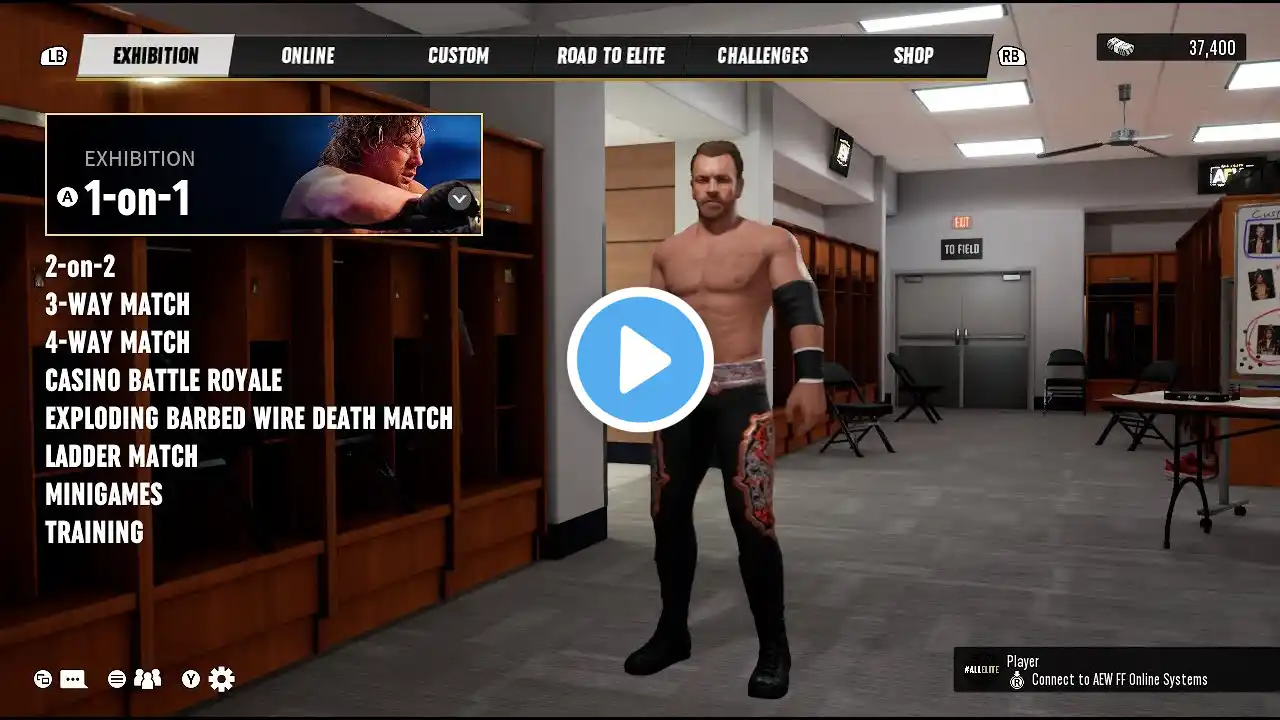Open the Shop tab
The height and width of the screenshot is (720, 1280).
[x=913, y=56]
